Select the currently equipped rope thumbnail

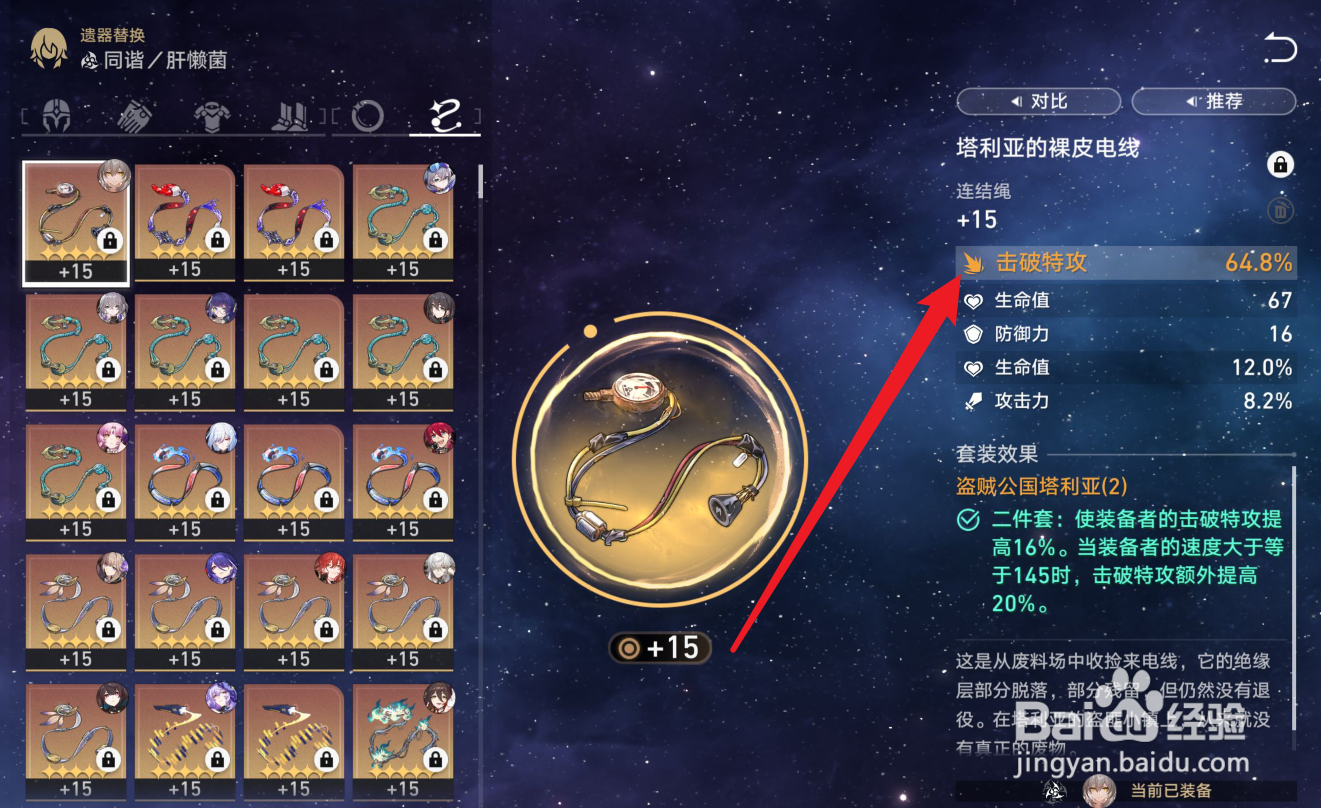[75, 220]
